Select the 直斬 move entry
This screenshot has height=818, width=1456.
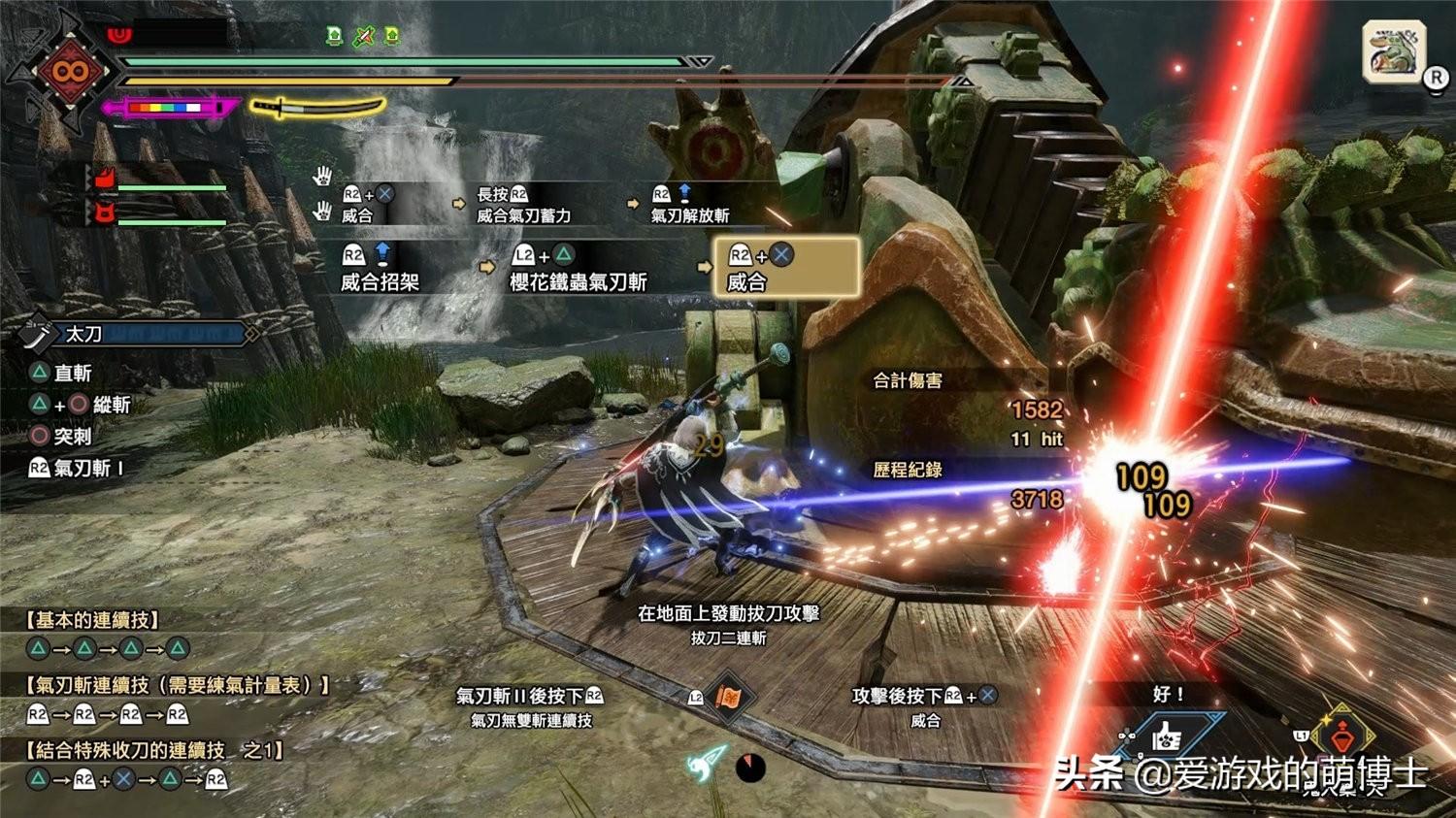click(61, 373)
